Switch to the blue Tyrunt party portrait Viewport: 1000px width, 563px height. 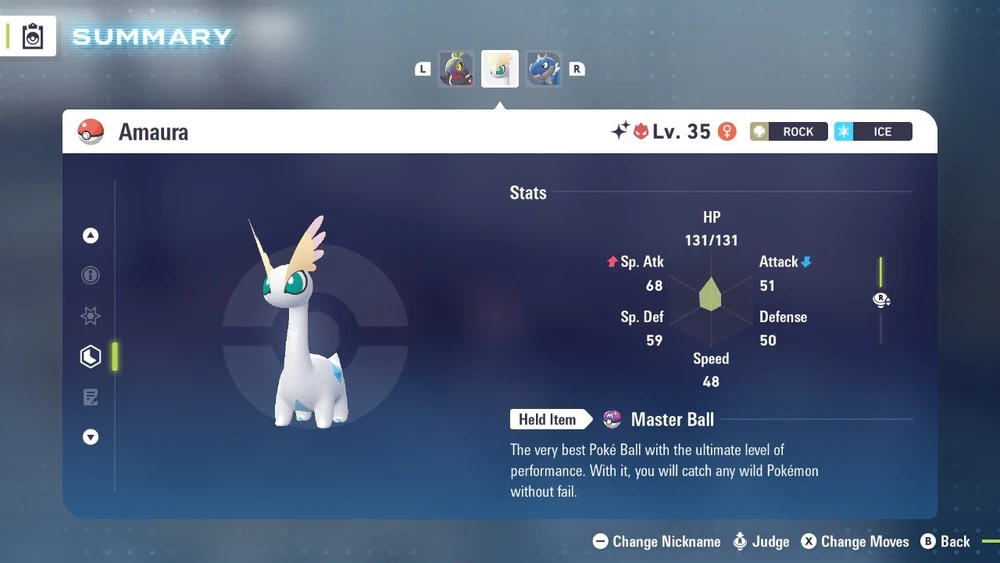[x=543, y=69]
